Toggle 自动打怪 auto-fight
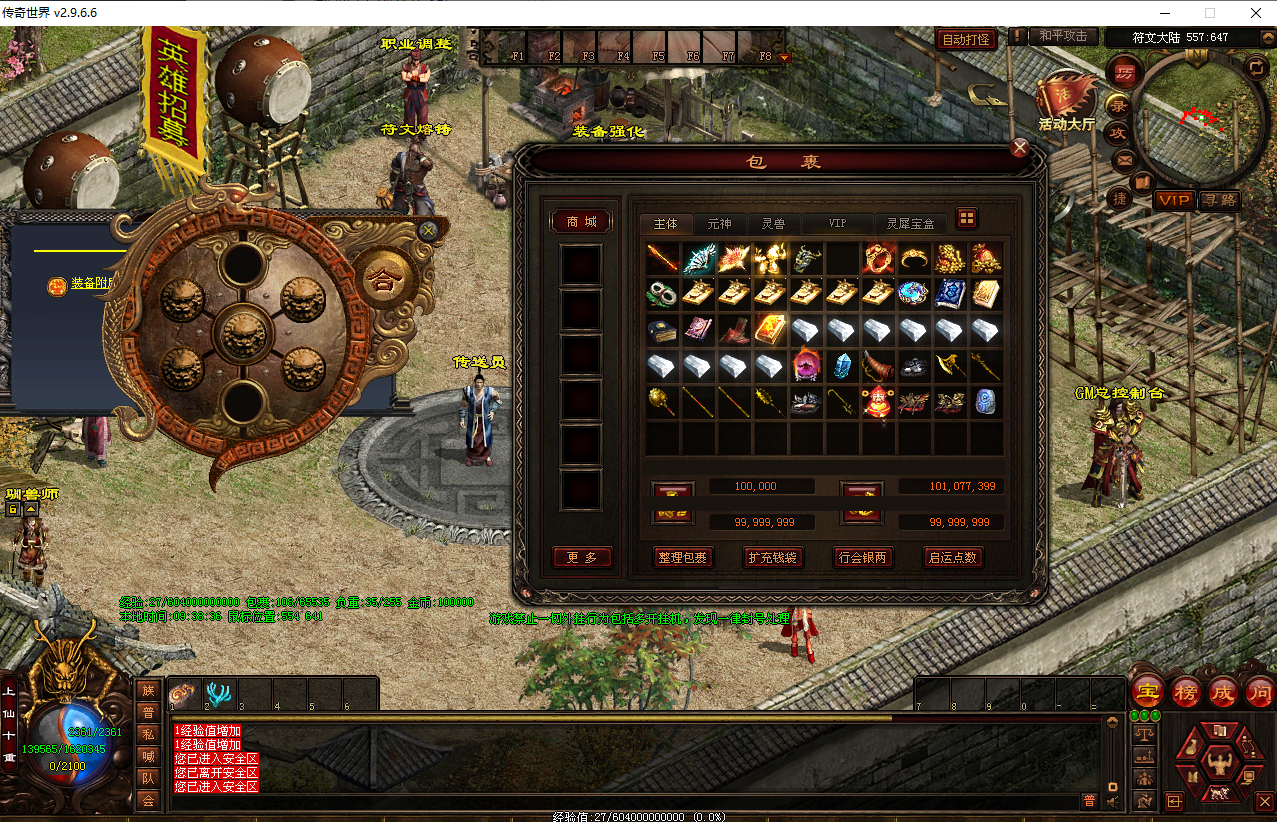The height and width of the screenshot is (822, 1277). click(x=967, y=39)
